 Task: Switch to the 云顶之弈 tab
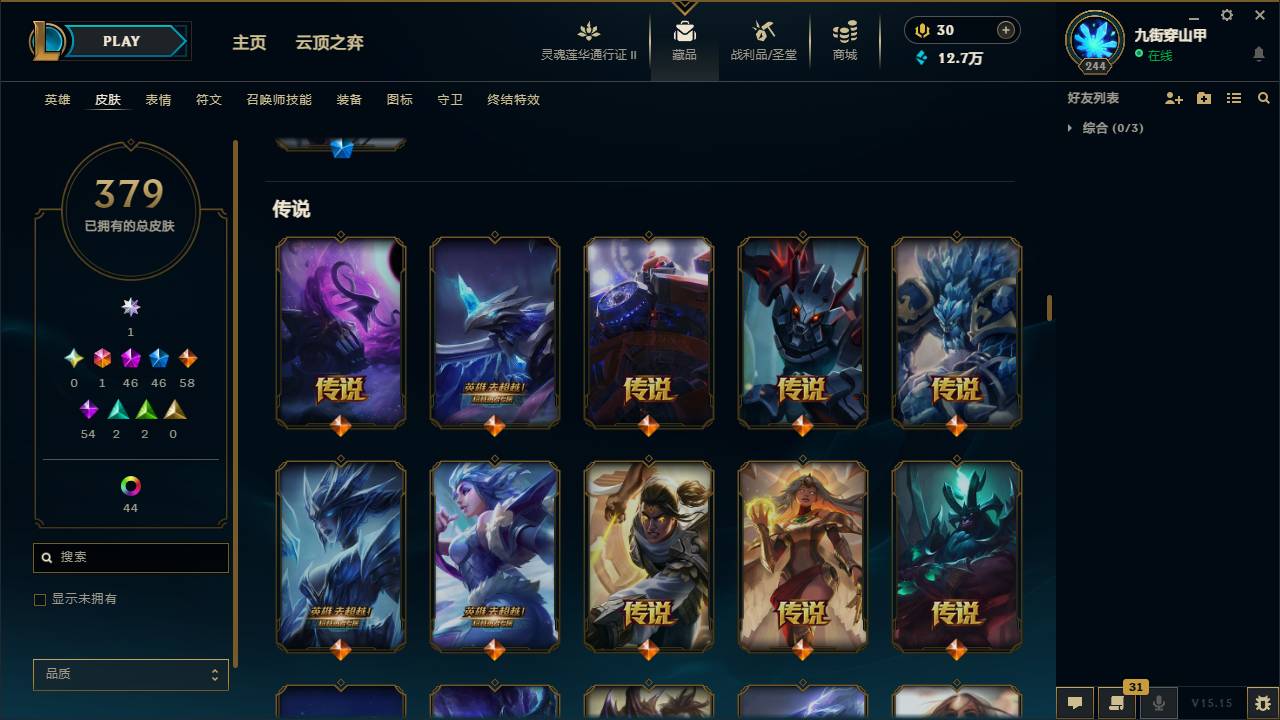point(328,43)
